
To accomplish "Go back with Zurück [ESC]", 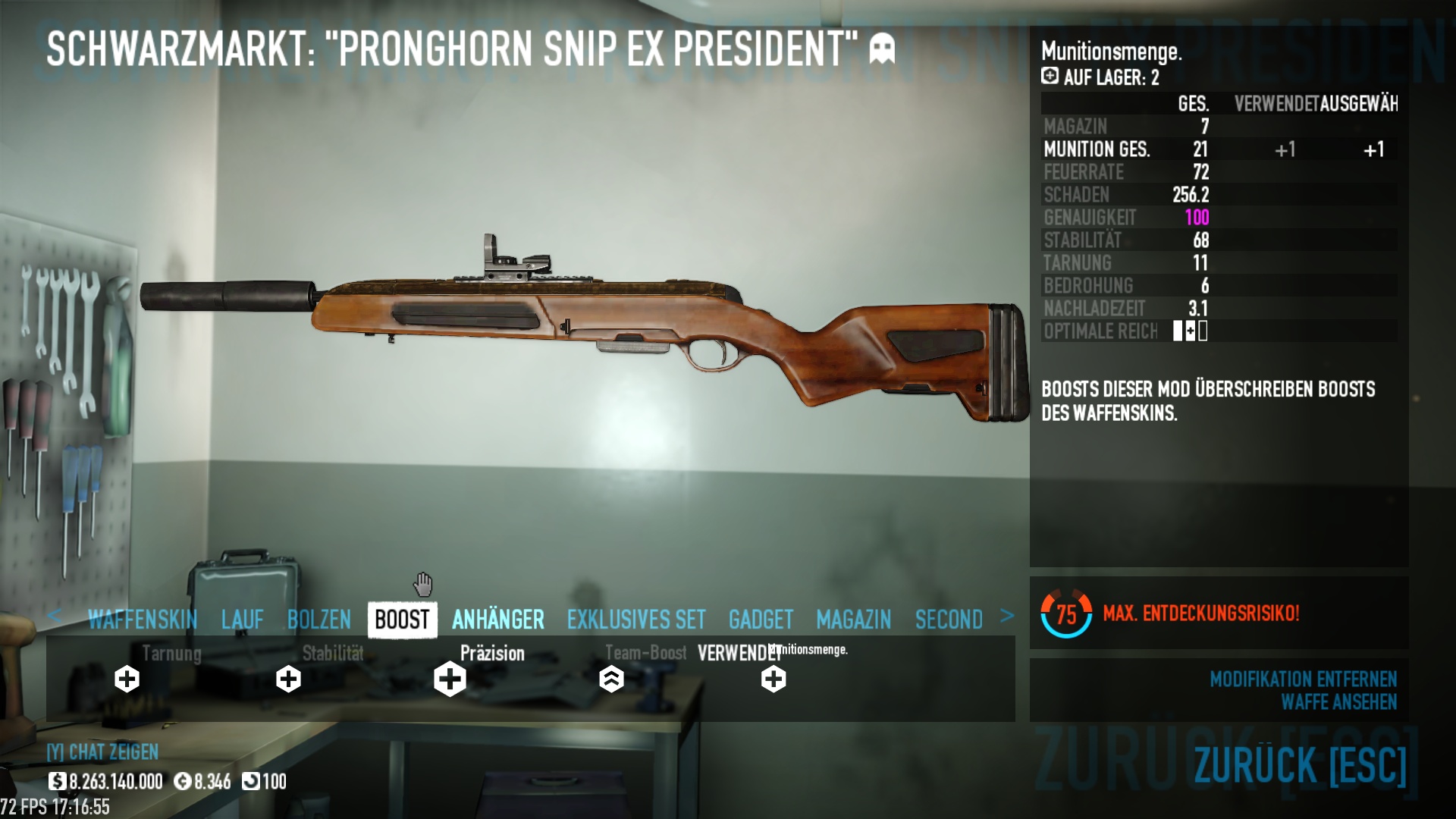I will [x=1300, y=764].
